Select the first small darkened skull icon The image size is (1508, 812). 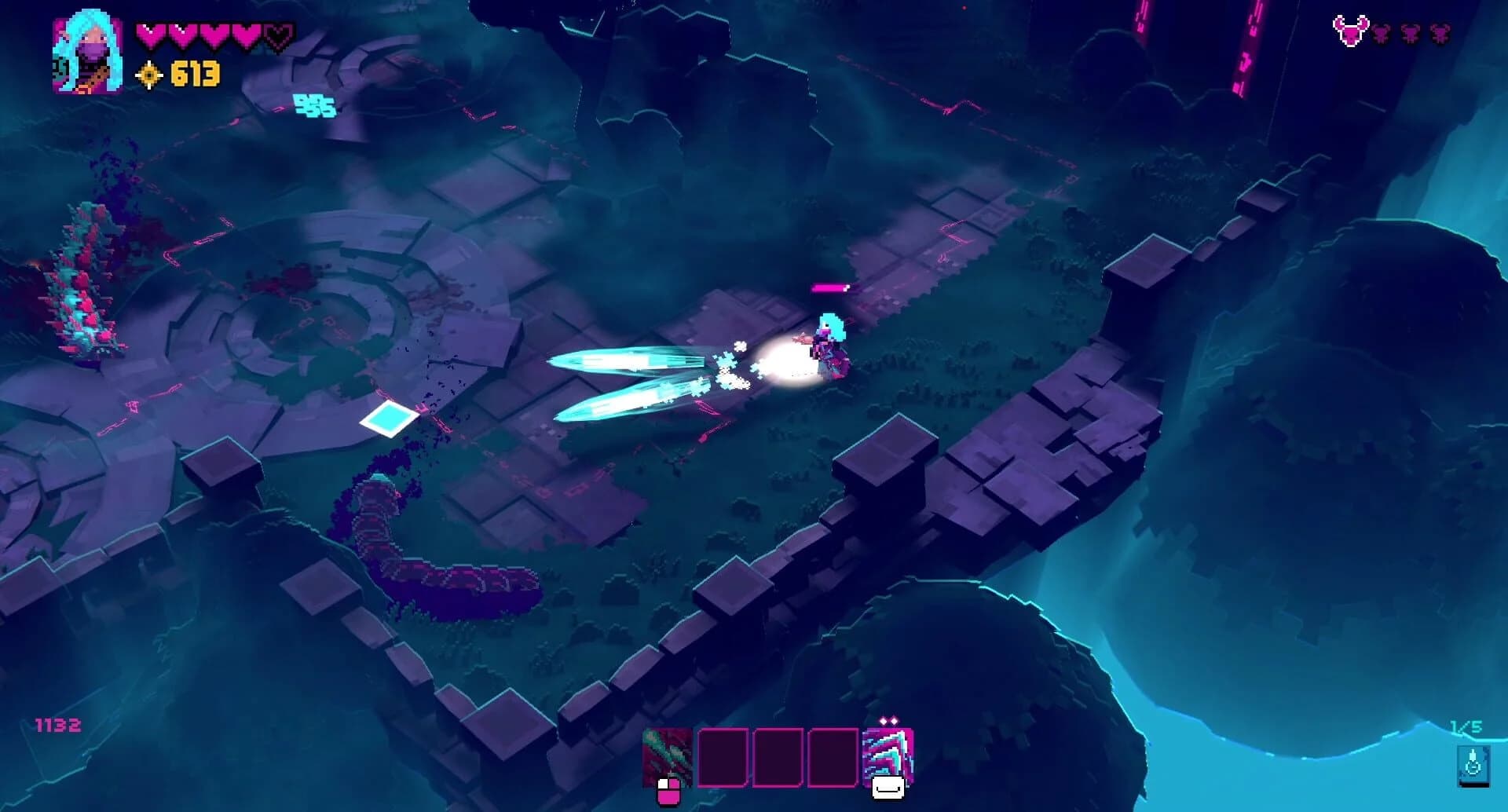[x=1381, y=33]
